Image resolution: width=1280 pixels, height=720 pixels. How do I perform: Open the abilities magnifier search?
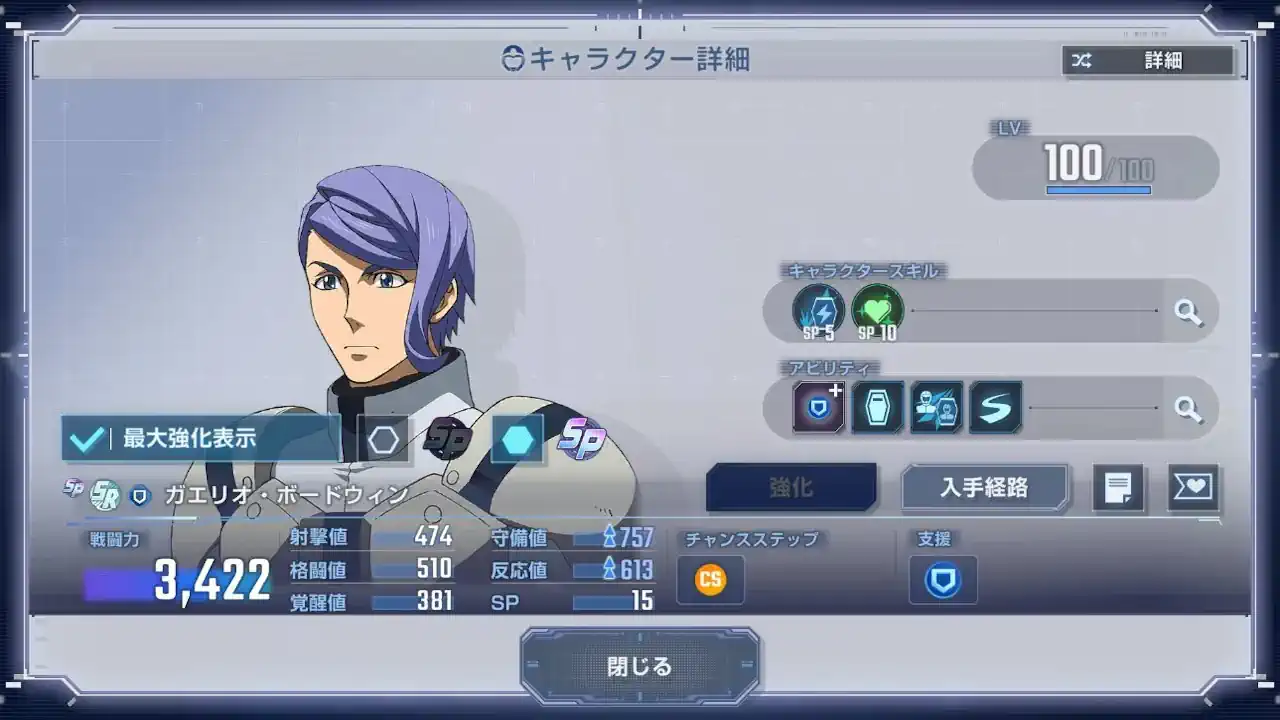tap(1189, 407)
